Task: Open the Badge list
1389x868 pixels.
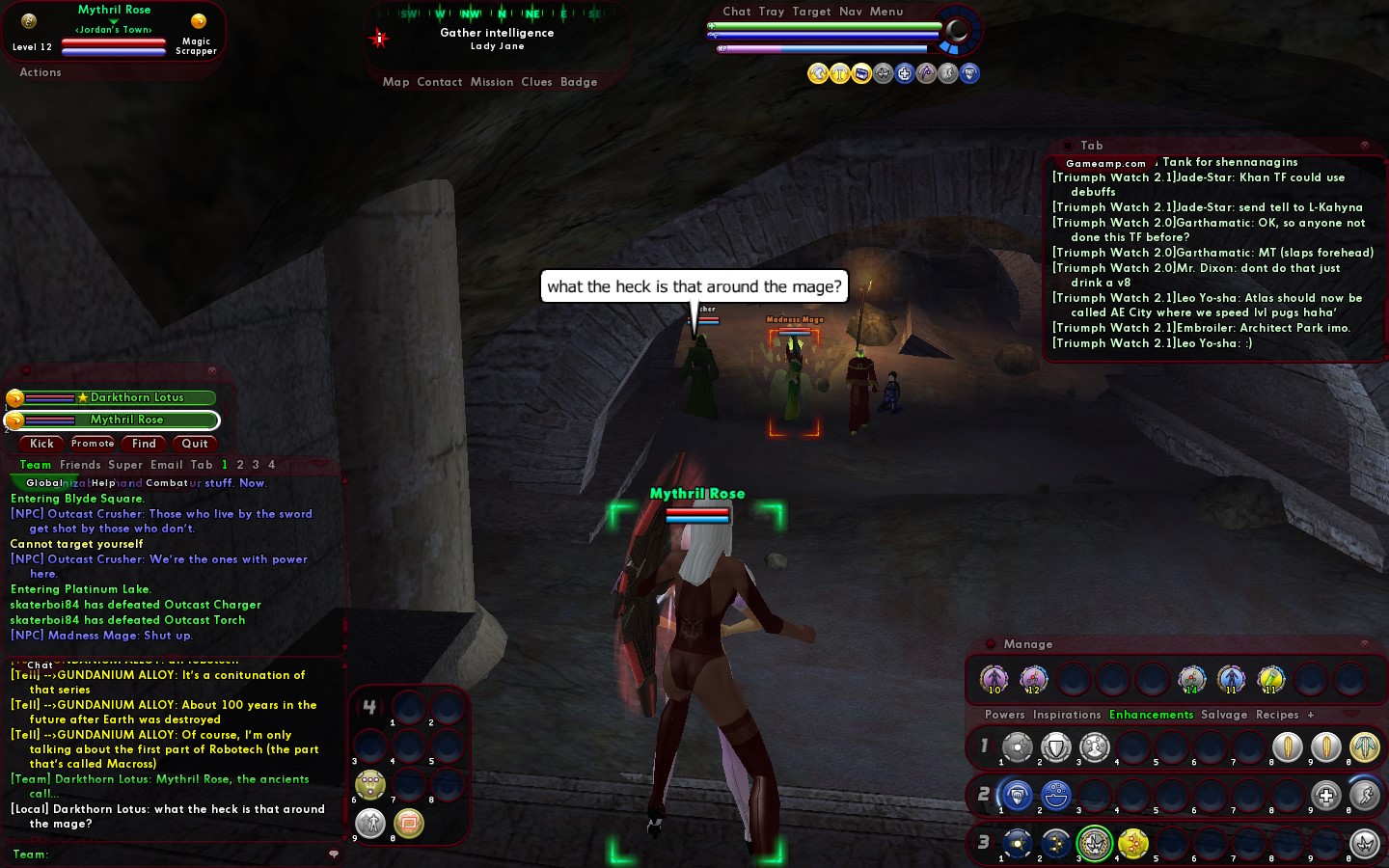Action: 579,82
